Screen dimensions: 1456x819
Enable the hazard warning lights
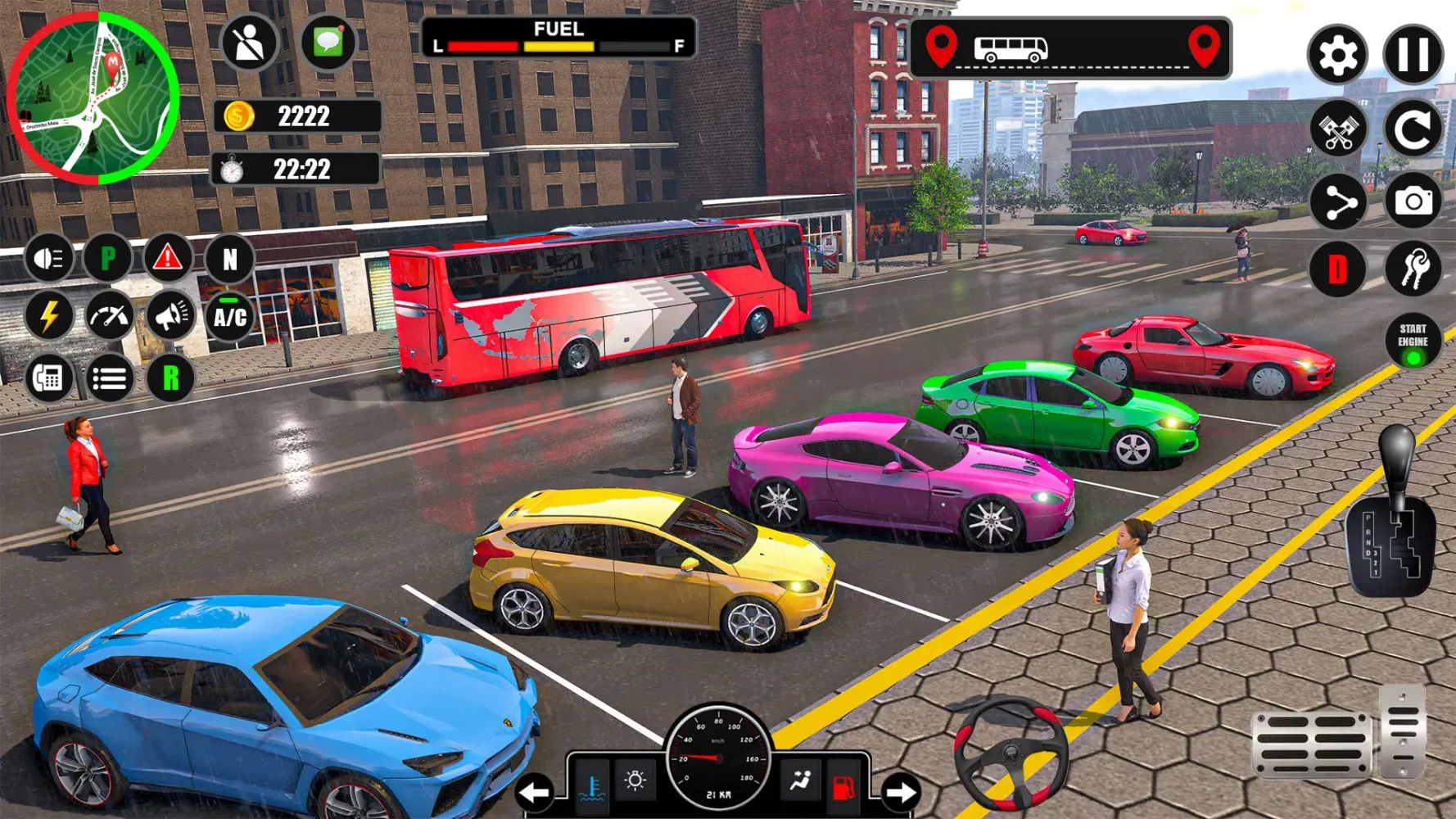[x=166, y=258]
